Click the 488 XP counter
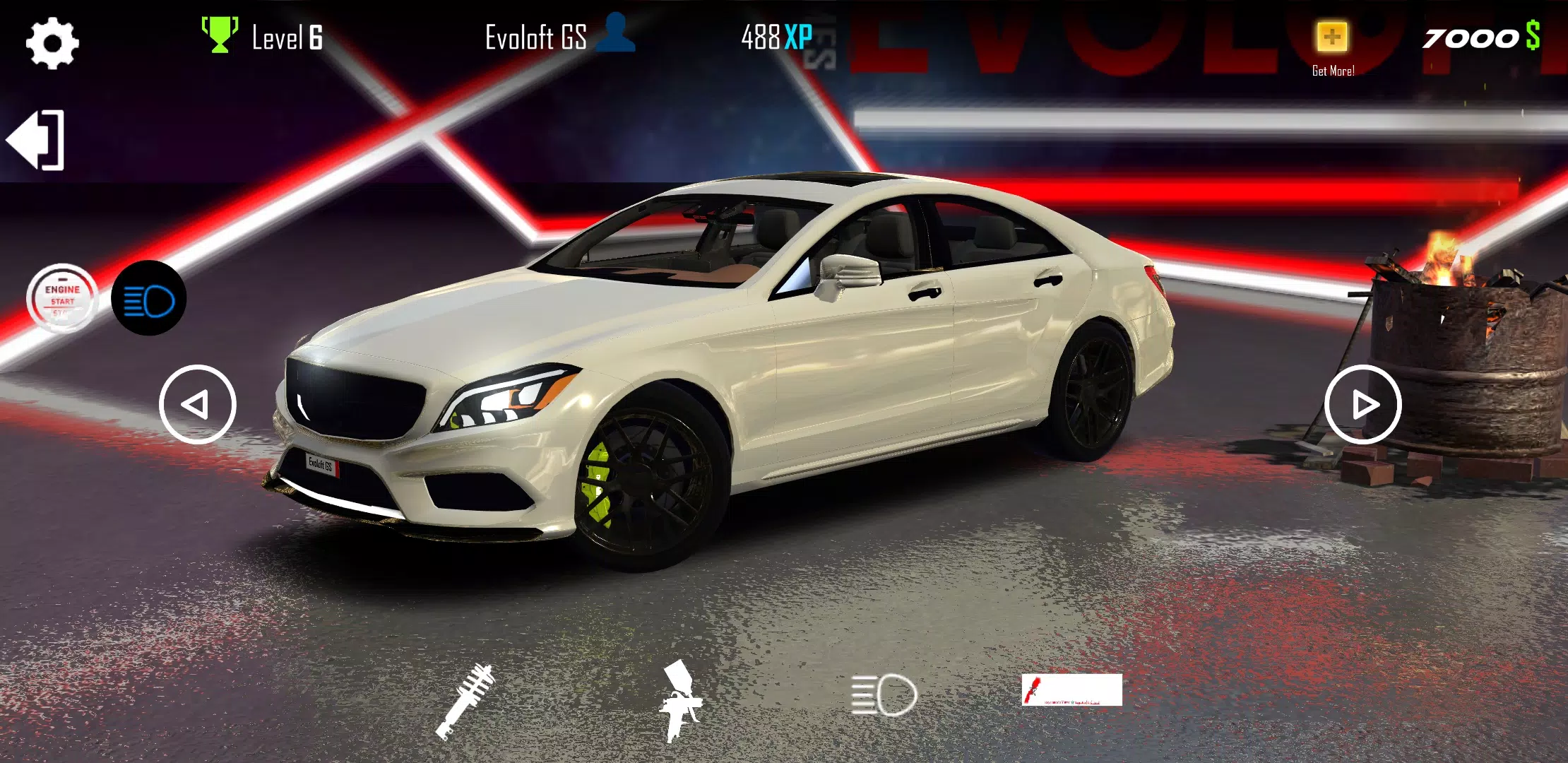Viewport: 1568px width, 763px height. 777,37
